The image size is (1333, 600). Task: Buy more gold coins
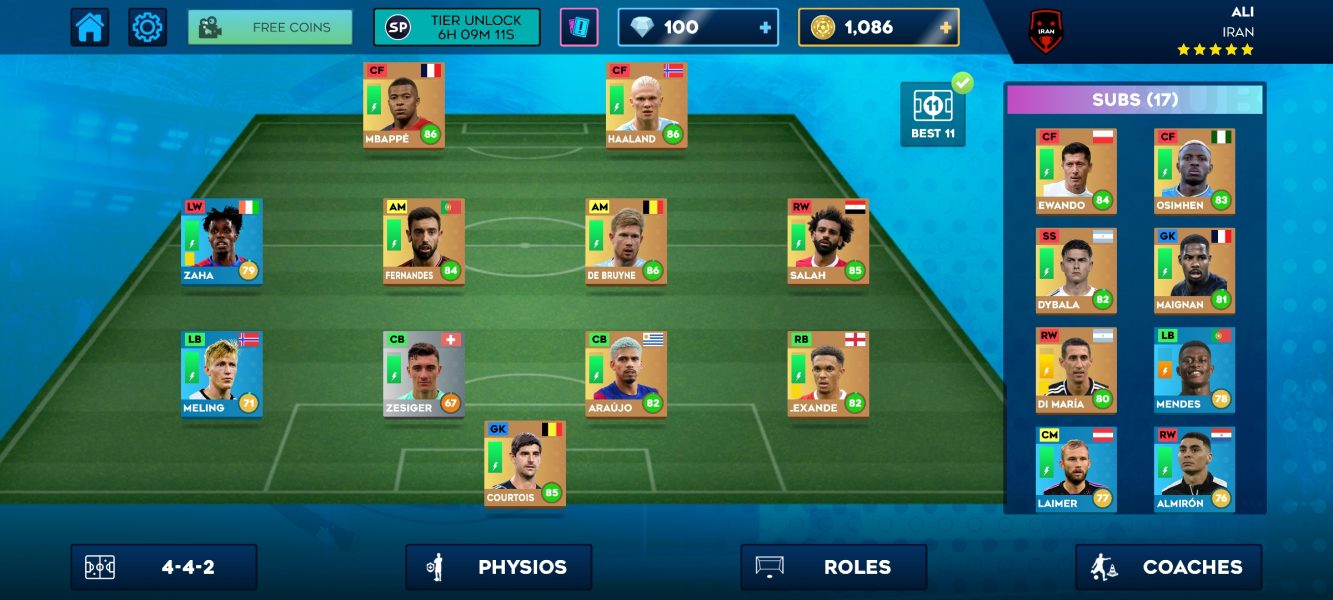pyautogui.click(x=946, y=28)
